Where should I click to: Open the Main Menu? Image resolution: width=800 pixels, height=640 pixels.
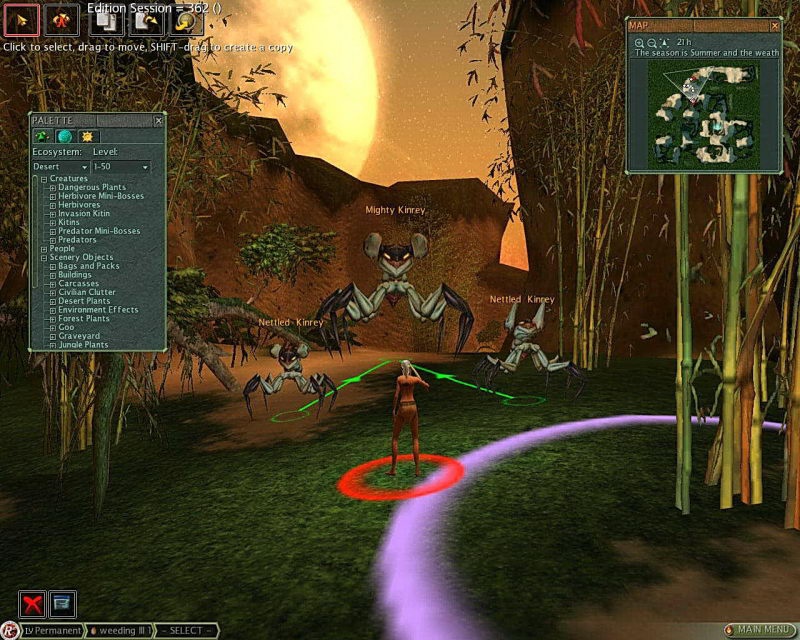[x=758, y=630]
